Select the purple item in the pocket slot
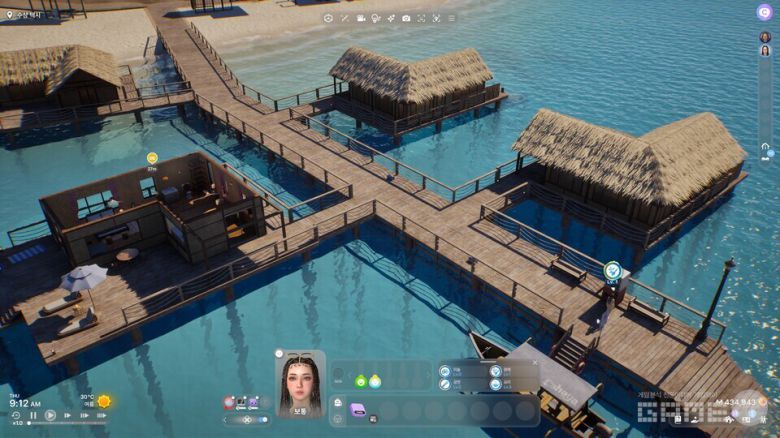The image size is (780, 438). (358, 408)
